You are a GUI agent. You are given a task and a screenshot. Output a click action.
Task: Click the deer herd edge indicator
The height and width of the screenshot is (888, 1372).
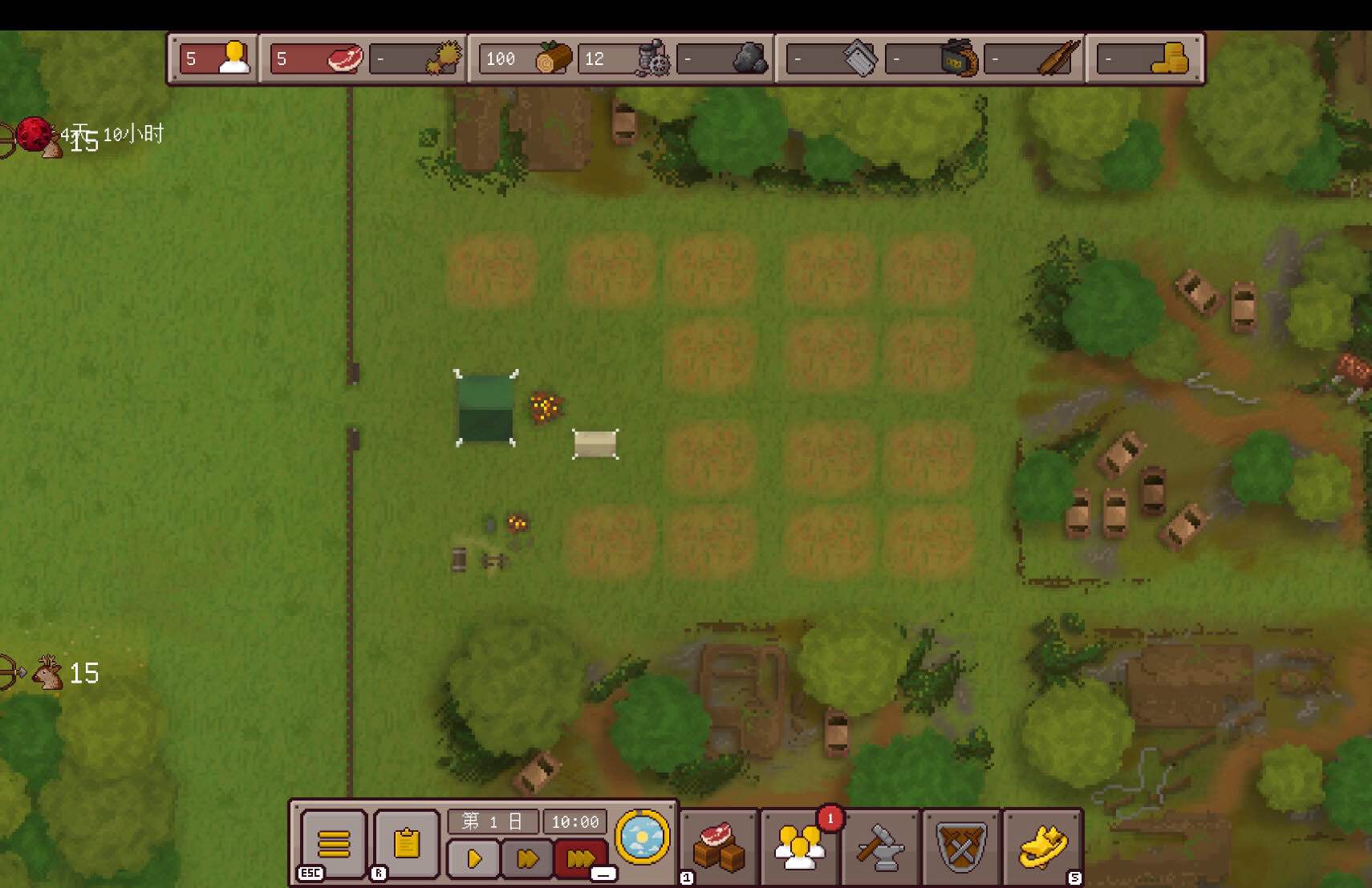[x=48, y=672]
